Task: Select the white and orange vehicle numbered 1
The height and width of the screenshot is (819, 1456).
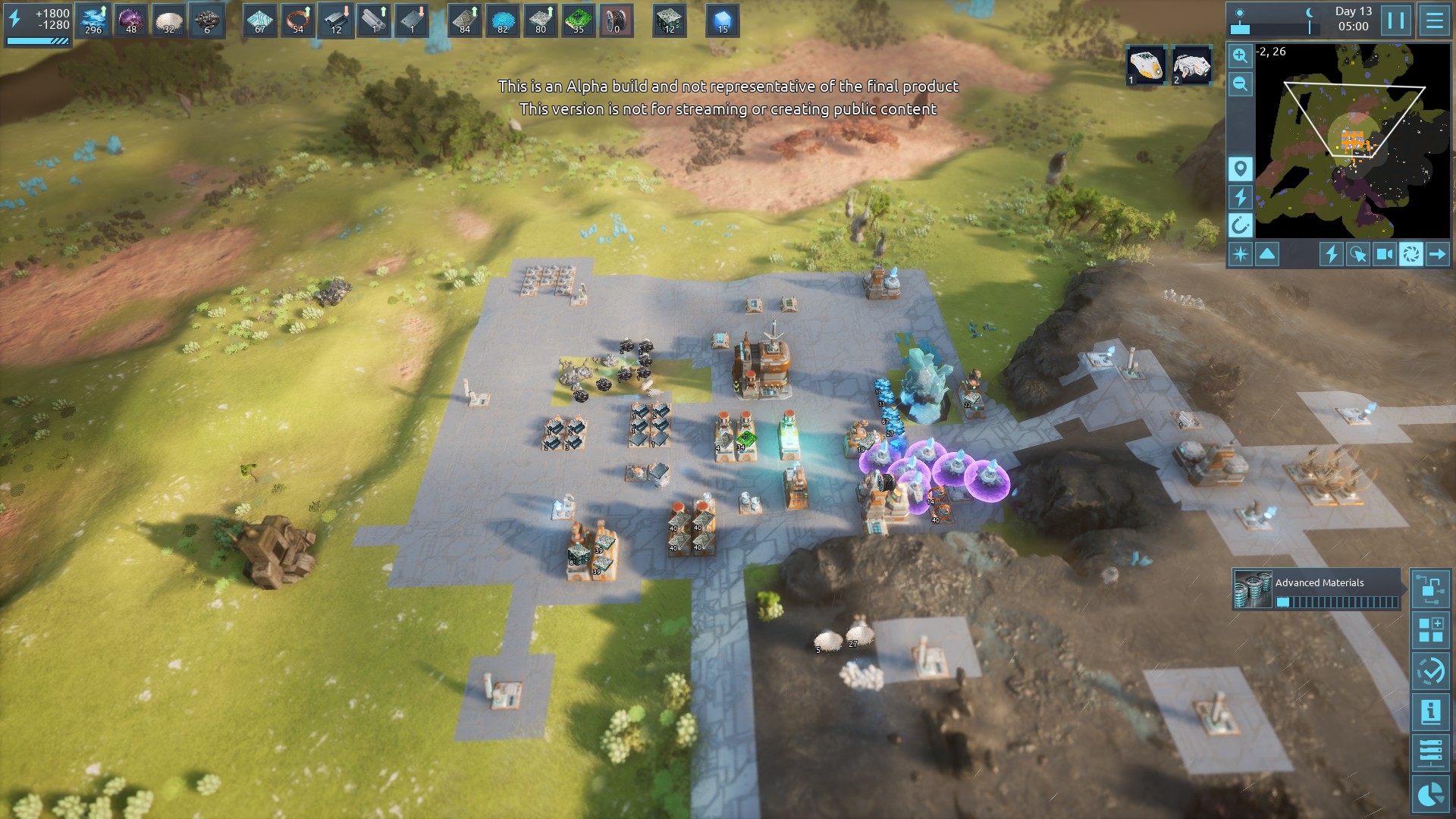Action: [1145, 65]
